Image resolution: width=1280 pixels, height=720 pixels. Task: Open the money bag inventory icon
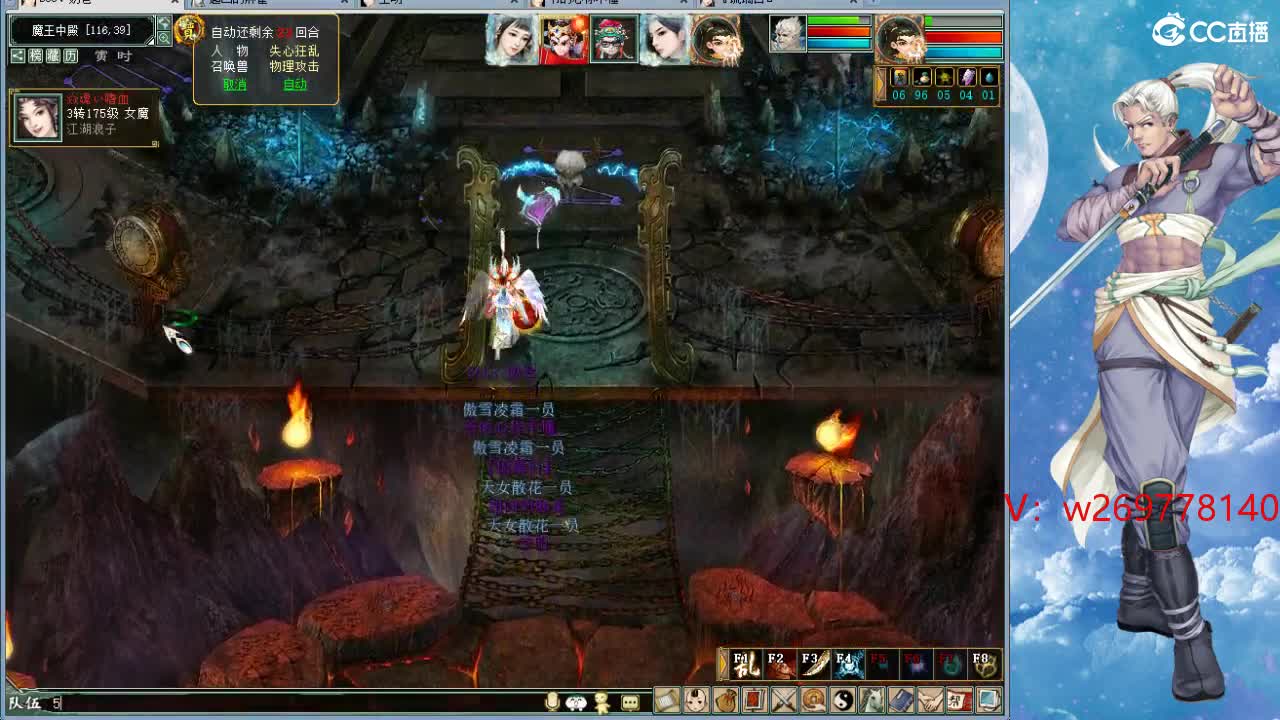pyautogui.click(x=727, y=701)
